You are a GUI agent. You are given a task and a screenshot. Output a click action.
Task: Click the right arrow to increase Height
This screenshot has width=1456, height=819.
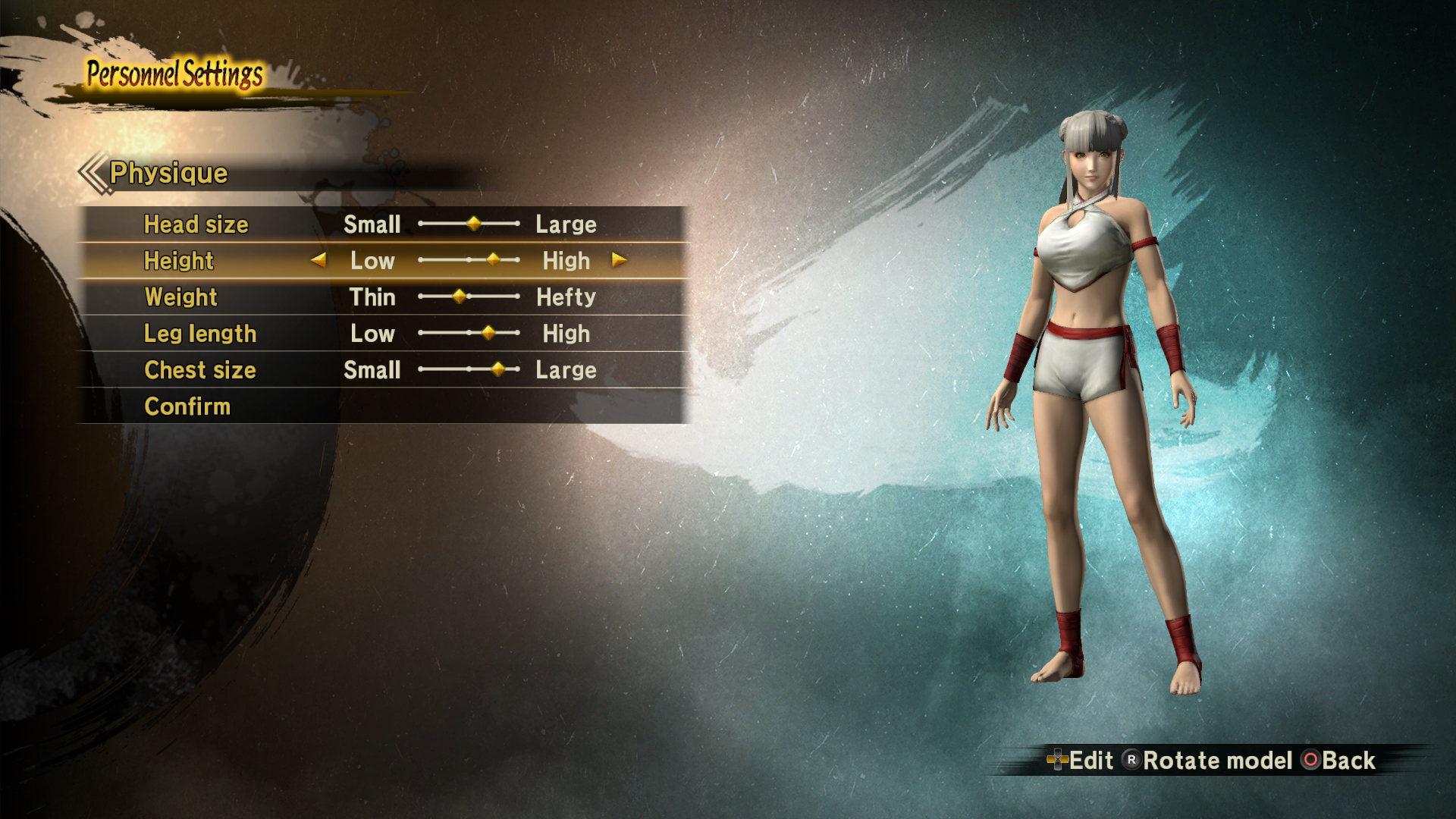[620, 260]
